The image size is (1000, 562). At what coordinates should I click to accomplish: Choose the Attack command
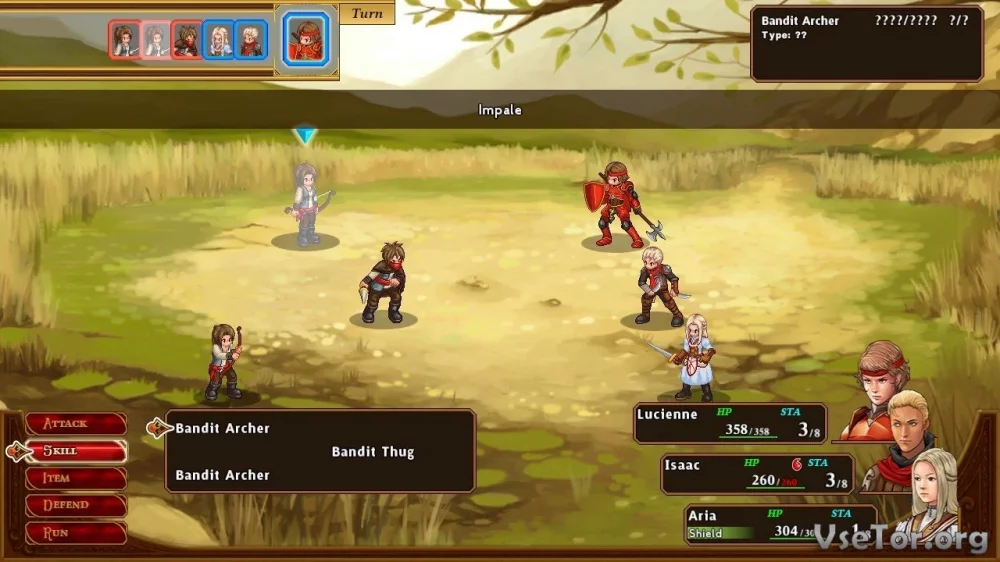click(x=76, y=424)
